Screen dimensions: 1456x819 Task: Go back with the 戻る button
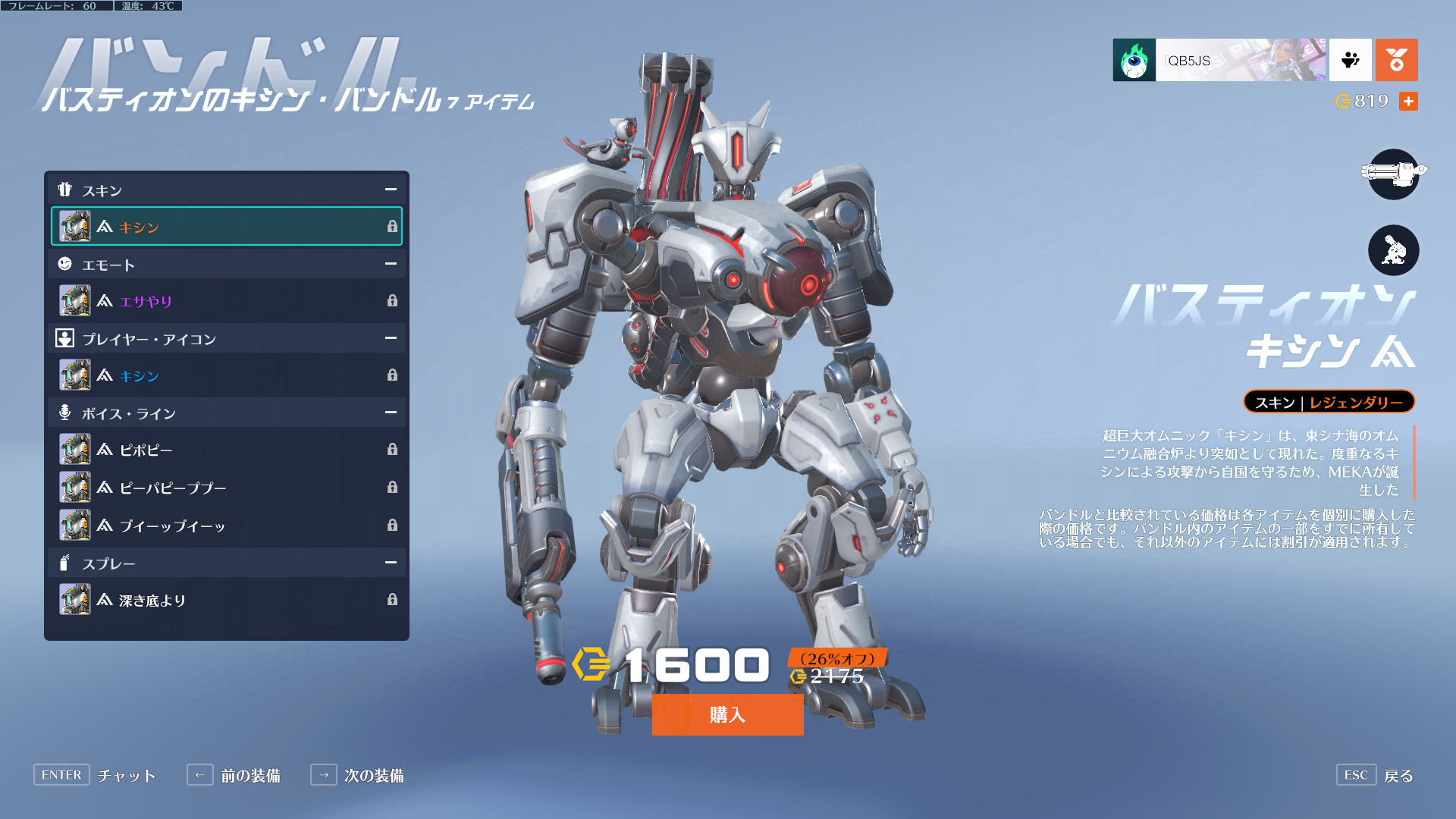point(1375,775)
